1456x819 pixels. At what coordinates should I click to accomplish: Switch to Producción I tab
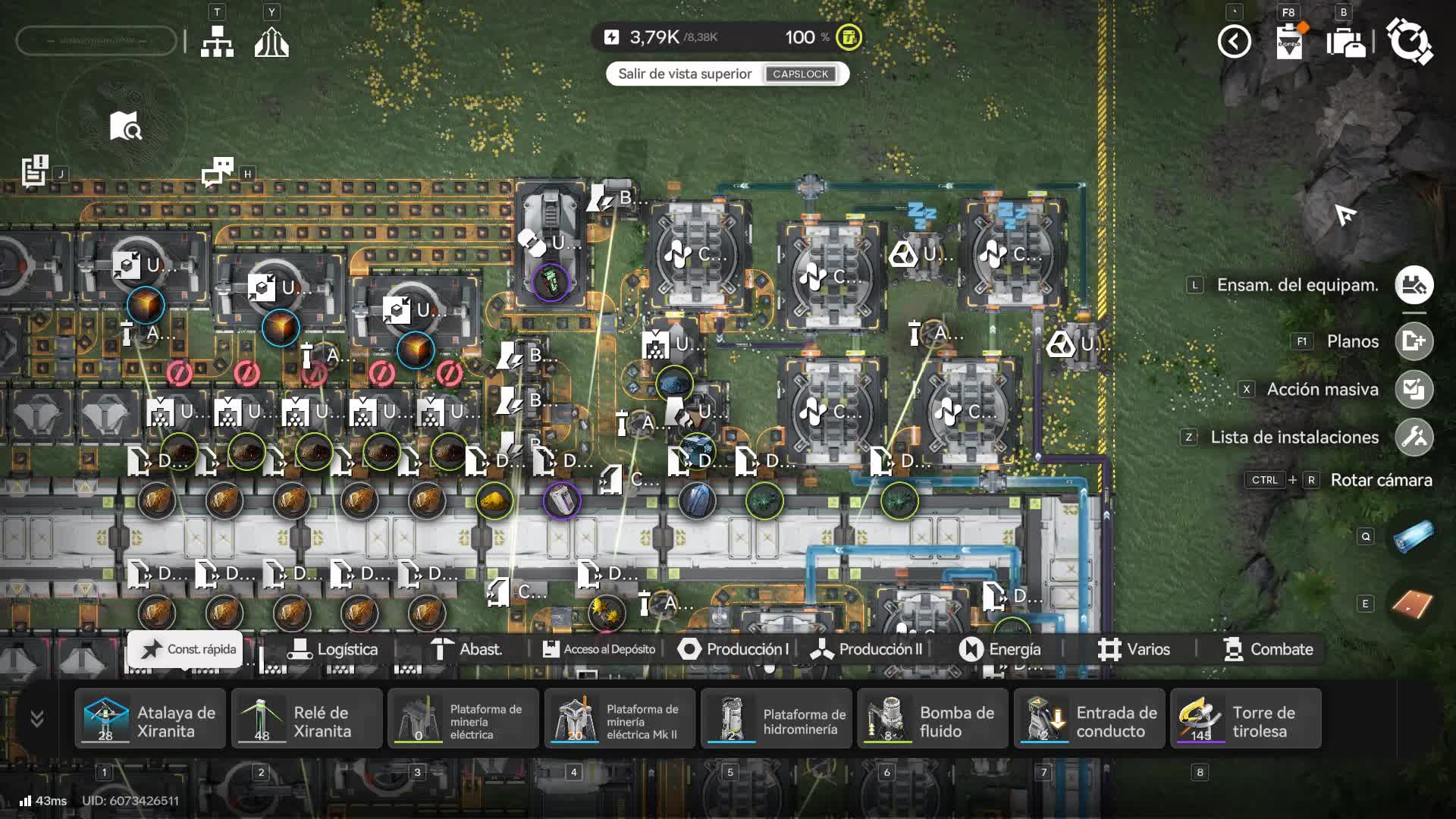(x=733, y=649)
